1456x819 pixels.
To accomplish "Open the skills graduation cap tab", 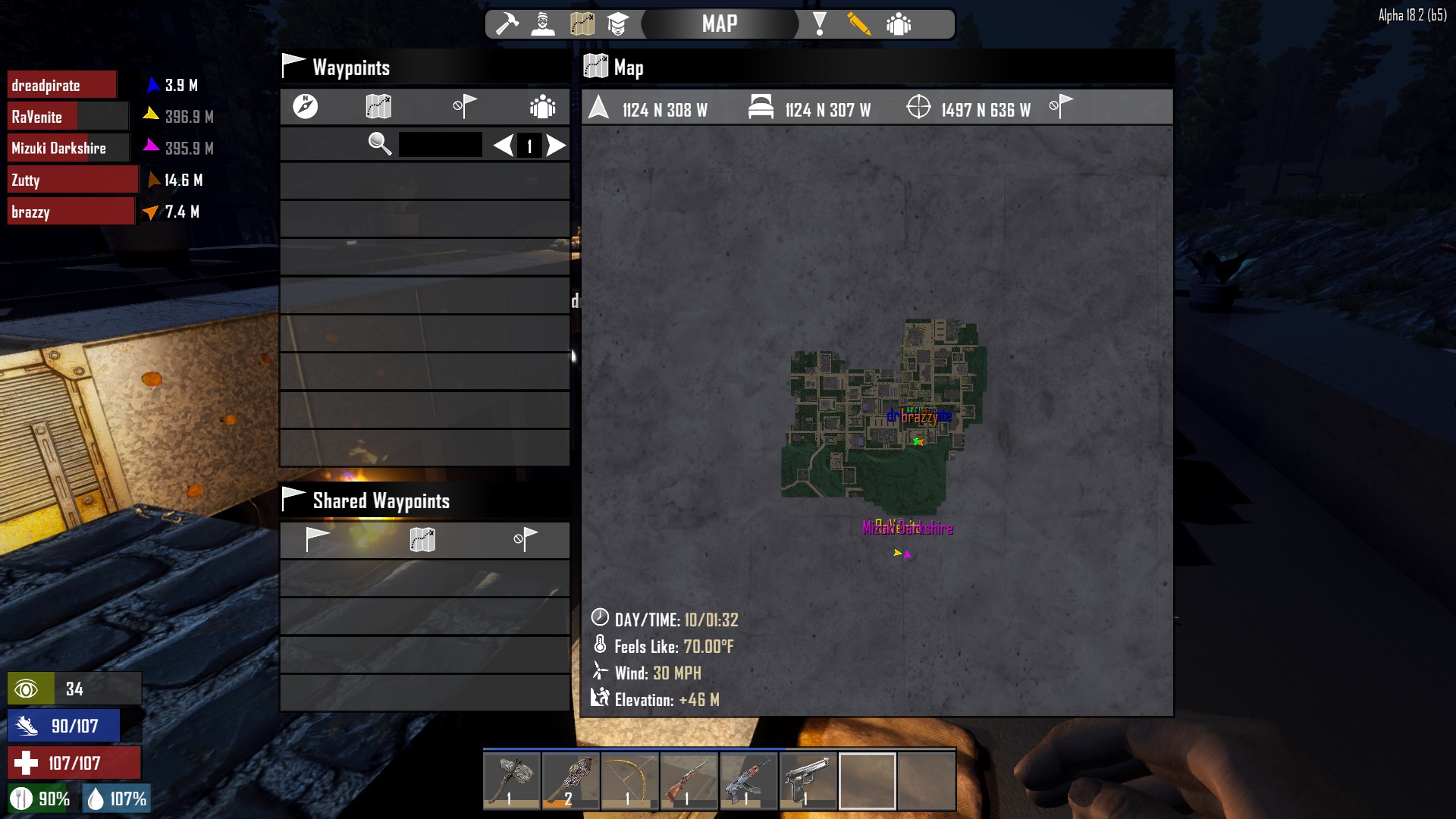I will 618,24.
